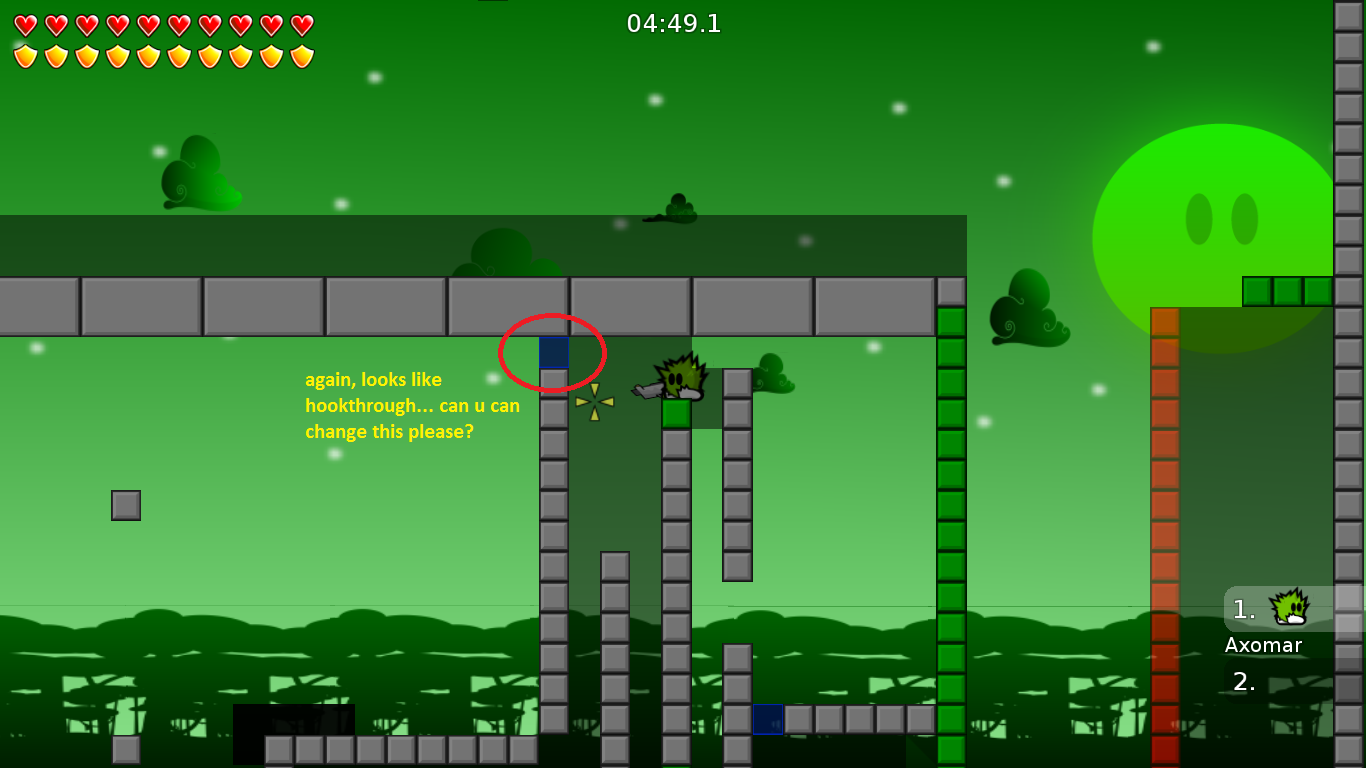Viewport: 1366px width, 768px height.
Task: Toggle the blue tile inside the red circle
Action: point(553,352)
